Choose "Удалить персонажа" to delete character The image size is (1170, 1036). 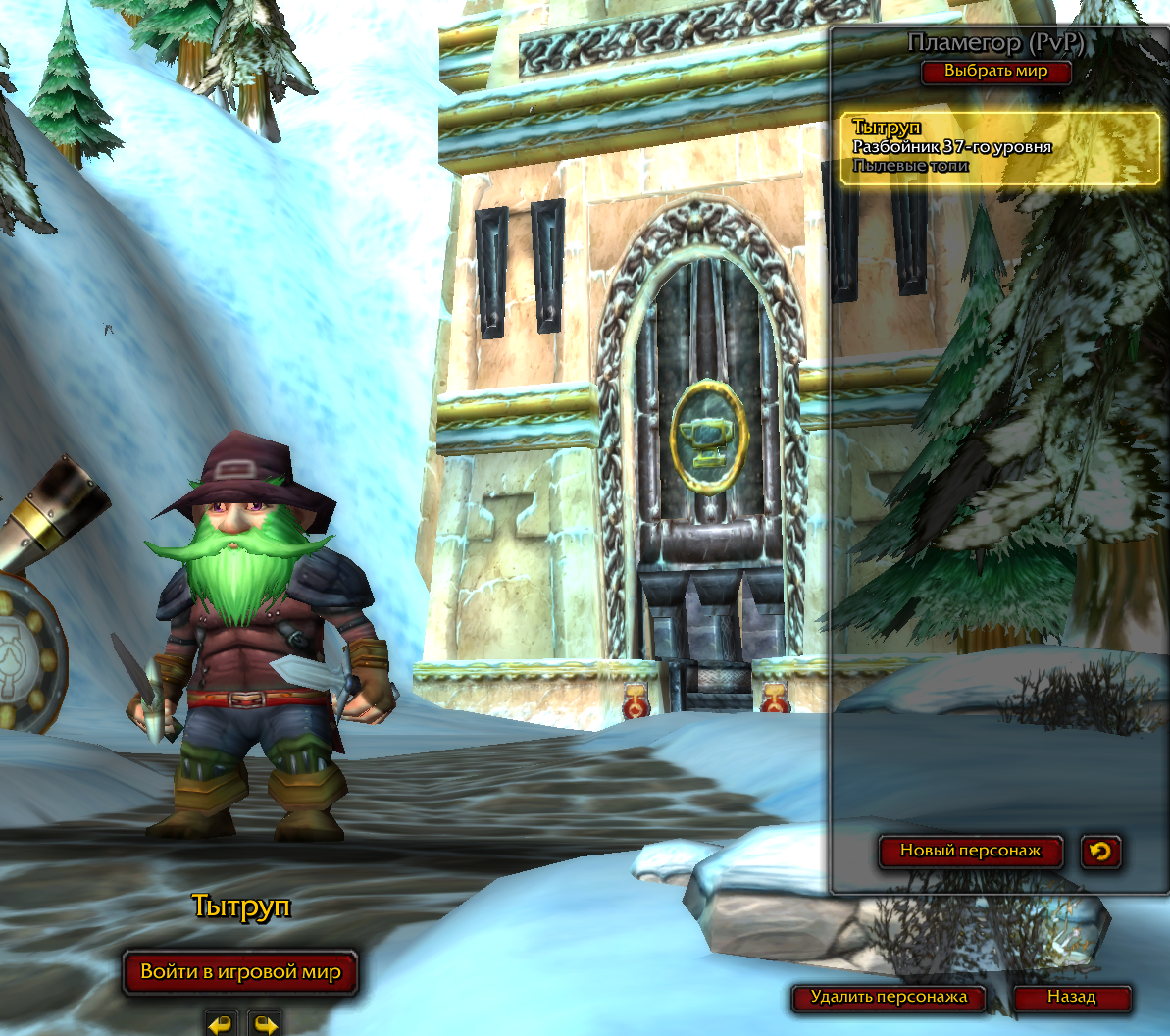[889, 998]
